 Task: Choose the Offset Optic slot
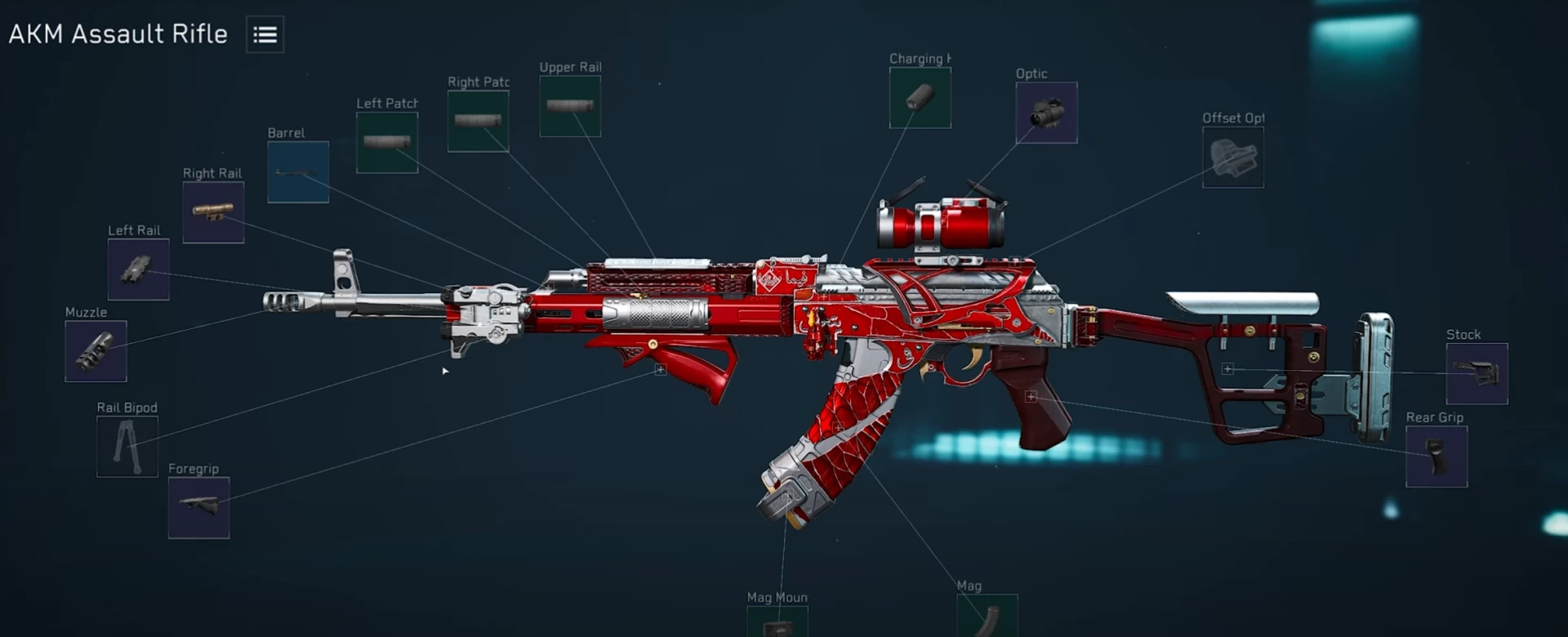point(1232,158)
